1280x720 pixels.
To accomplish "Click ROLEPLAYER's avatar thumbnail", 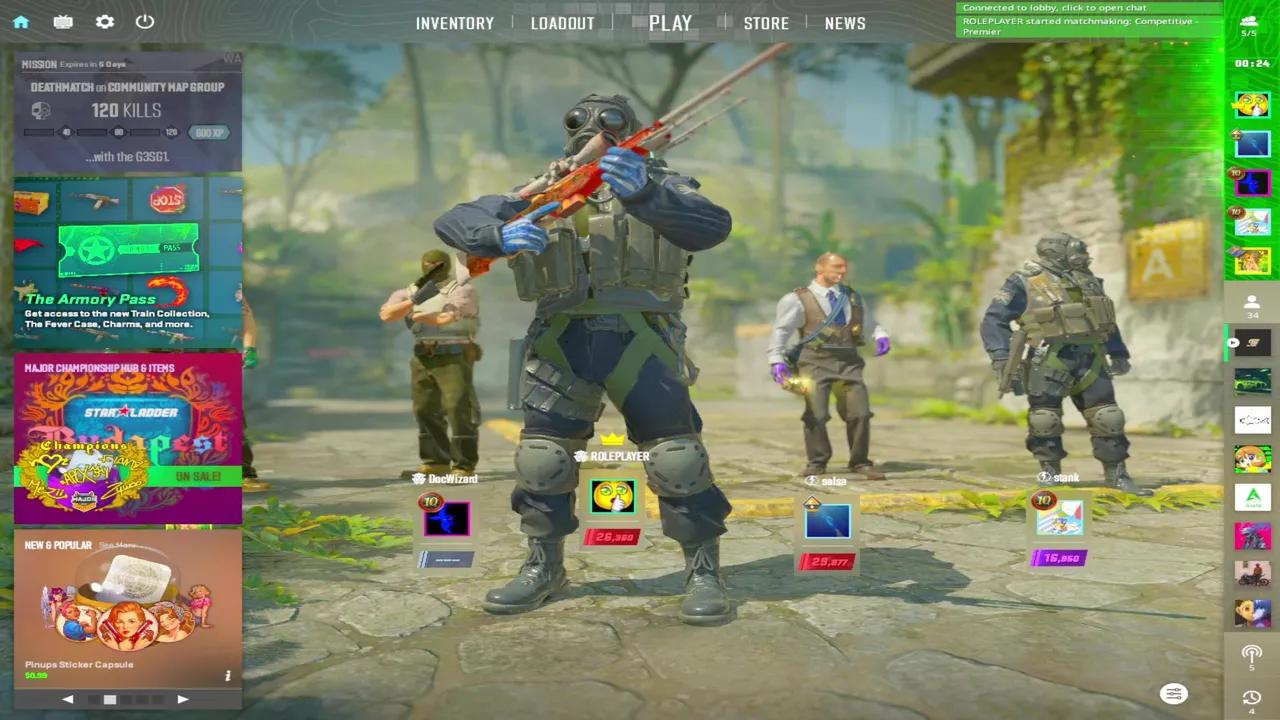I will click(613, 495).
